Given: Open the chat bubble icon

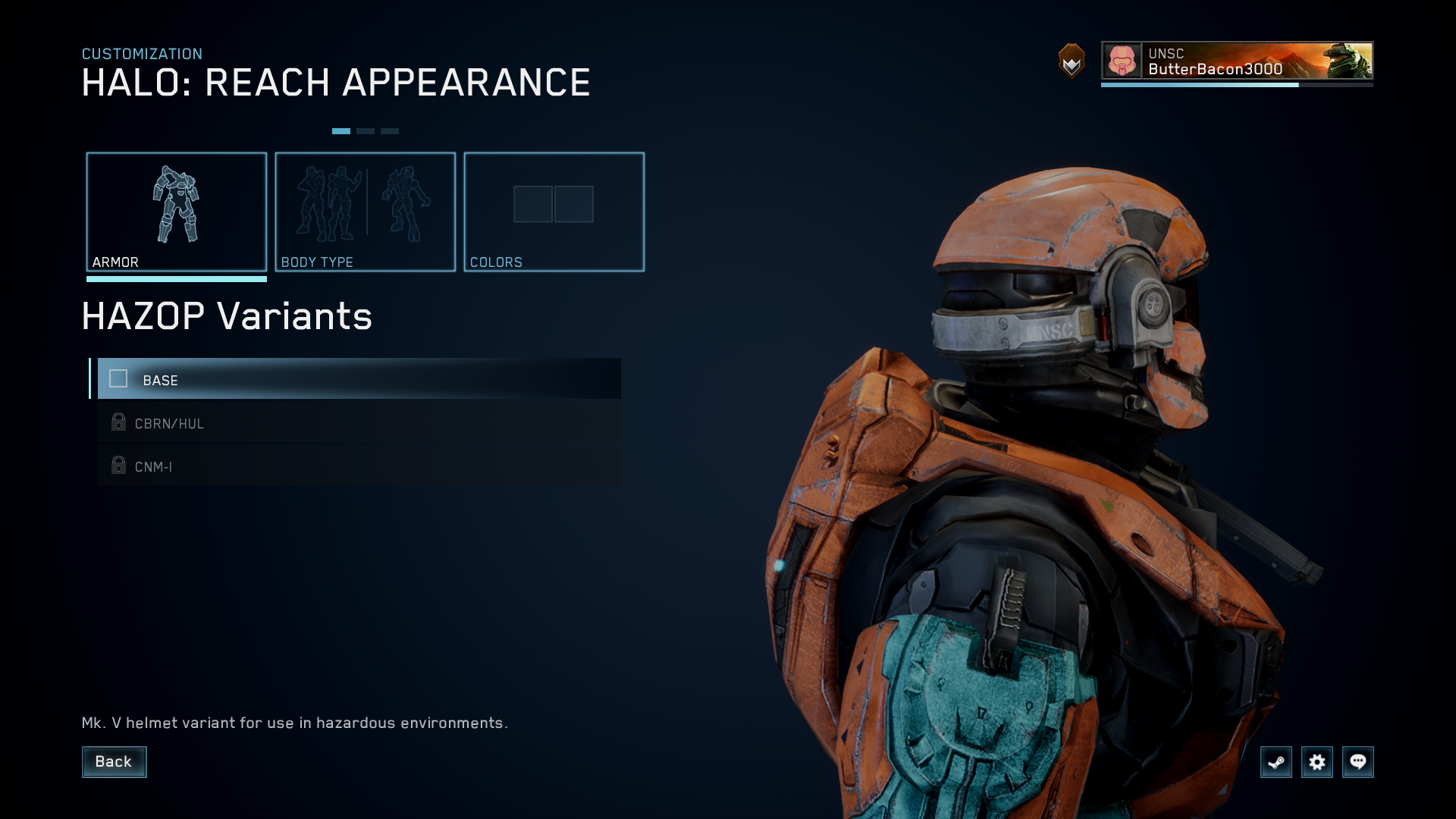Looking at the screenshot, I should pos(1359,762).
